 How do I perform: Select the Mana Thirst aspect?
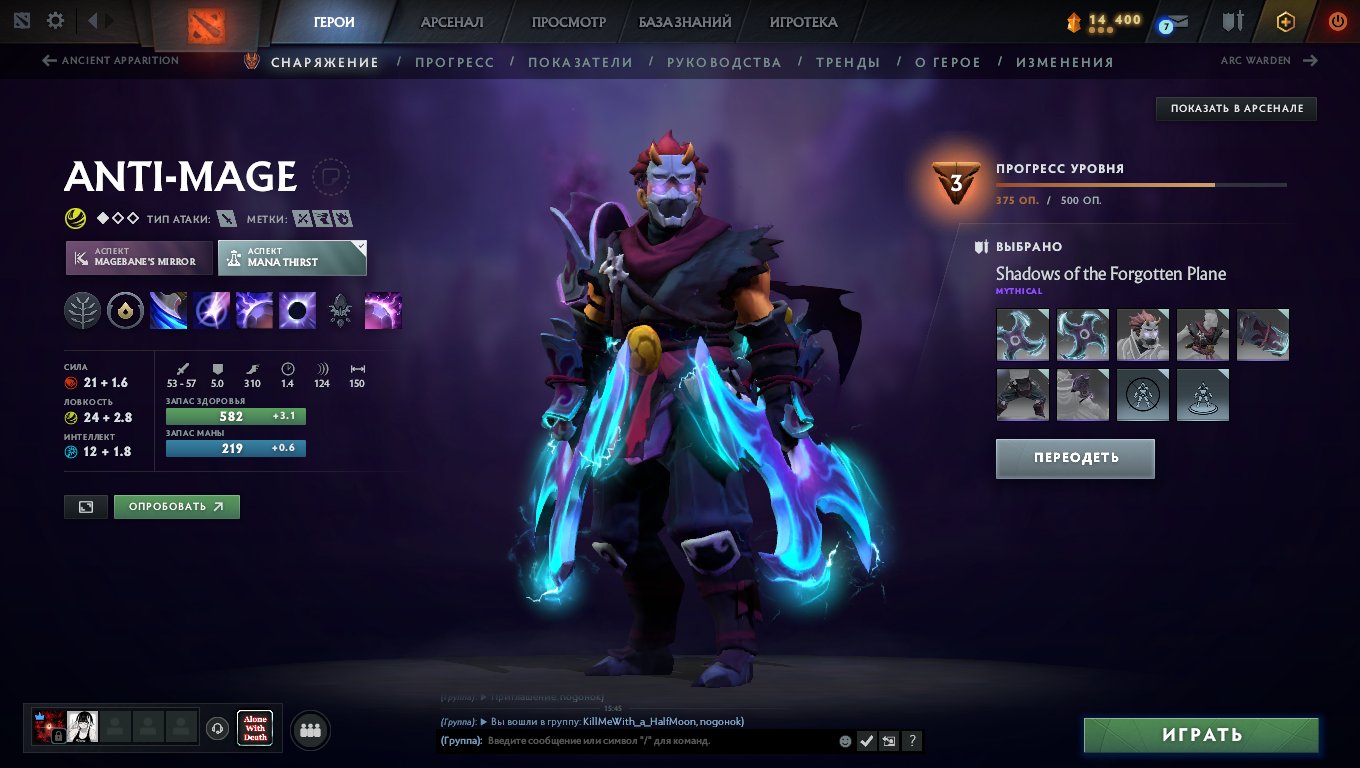290,257
